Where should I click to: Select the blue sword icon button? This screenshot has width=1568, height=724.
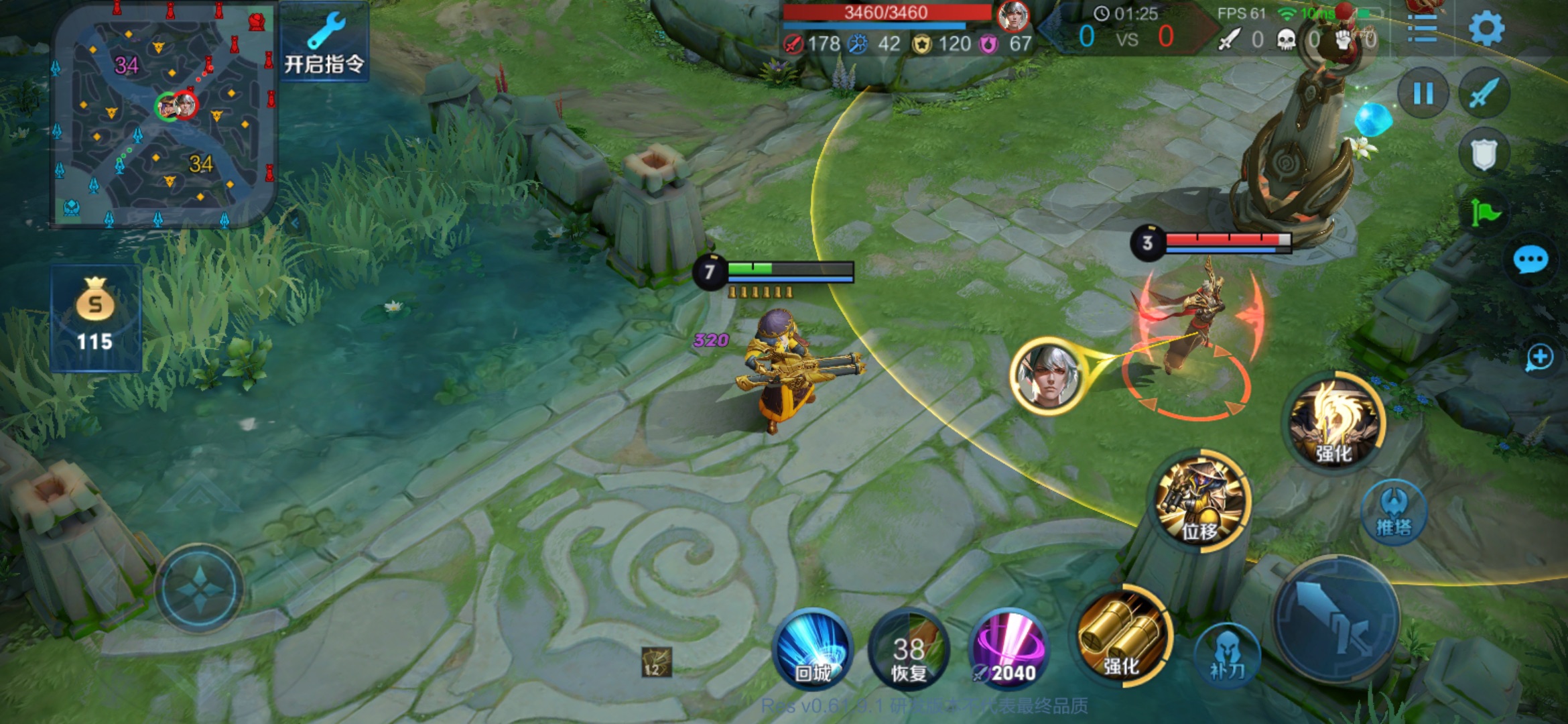1484,94
